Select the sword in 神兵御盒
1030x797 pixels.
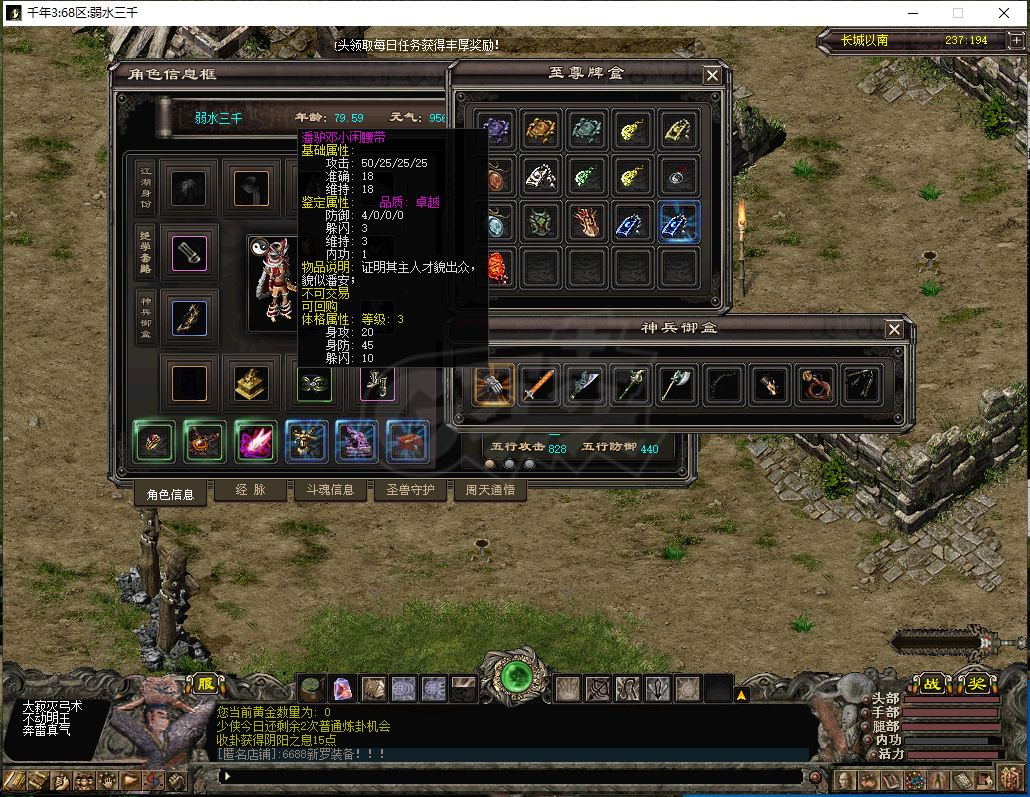540,384
